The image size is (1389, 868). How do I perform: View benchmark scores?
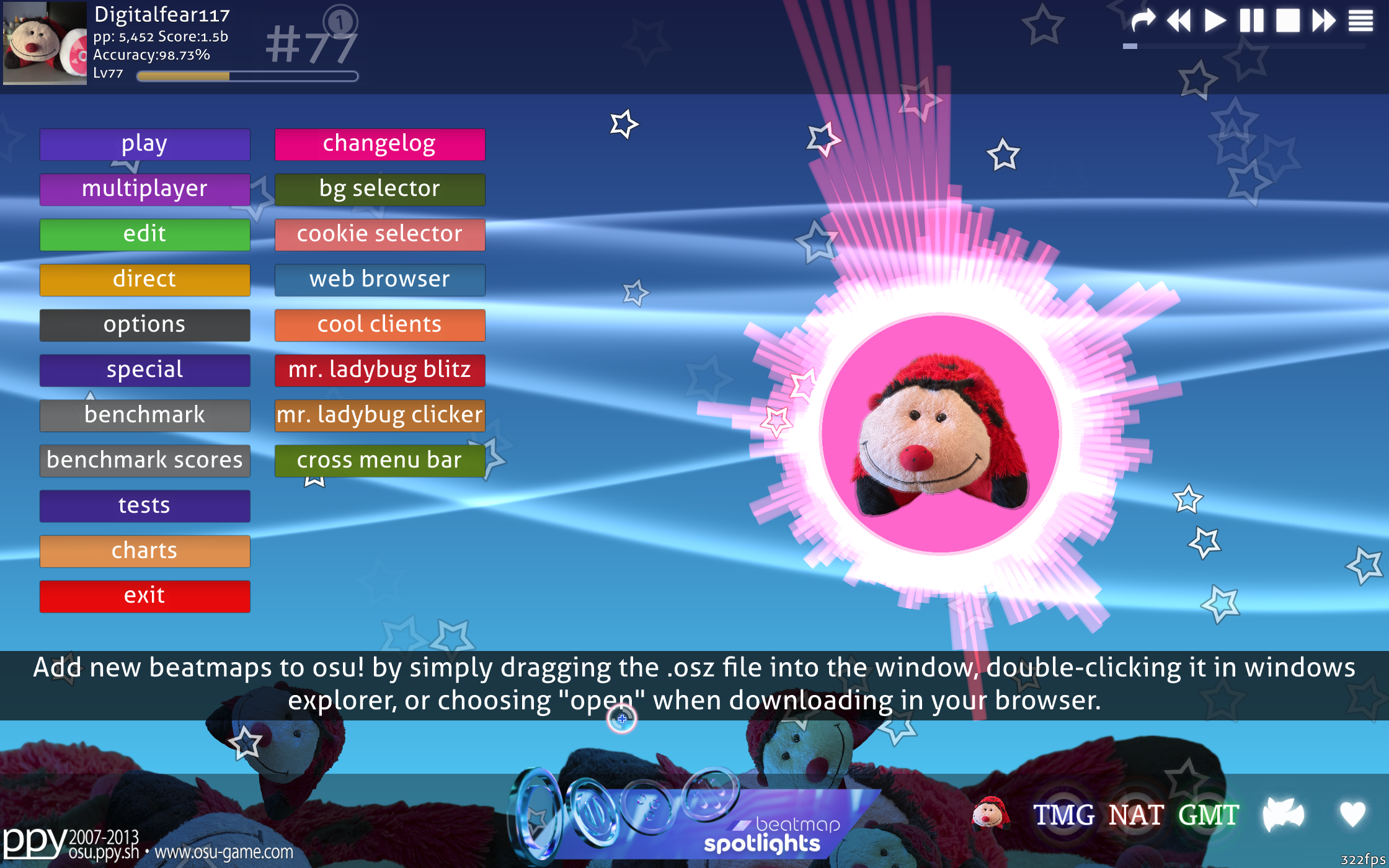[144, 461]
